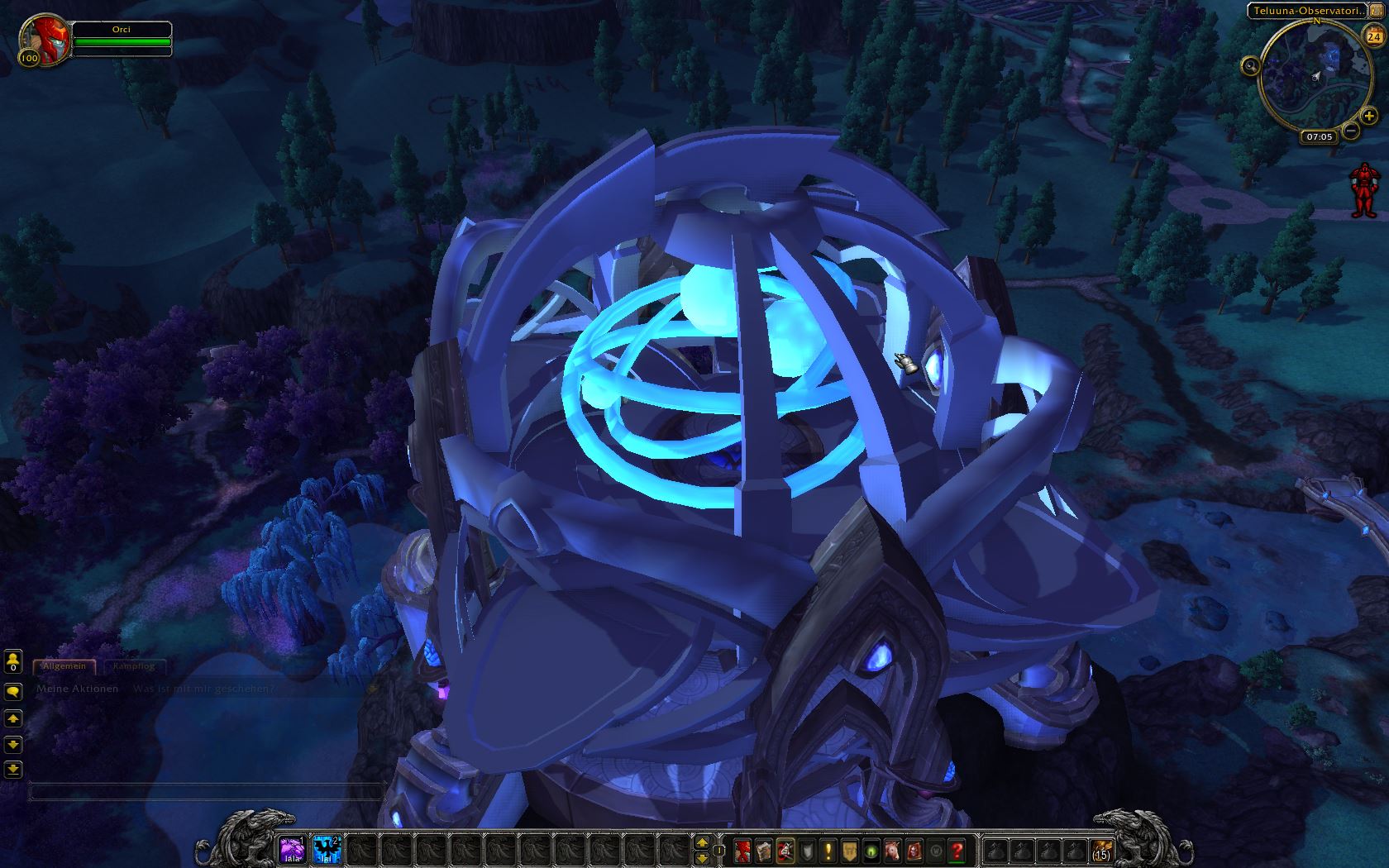Select the Allgemein chat tab
1389x868 pixels.
coord(64,665)
